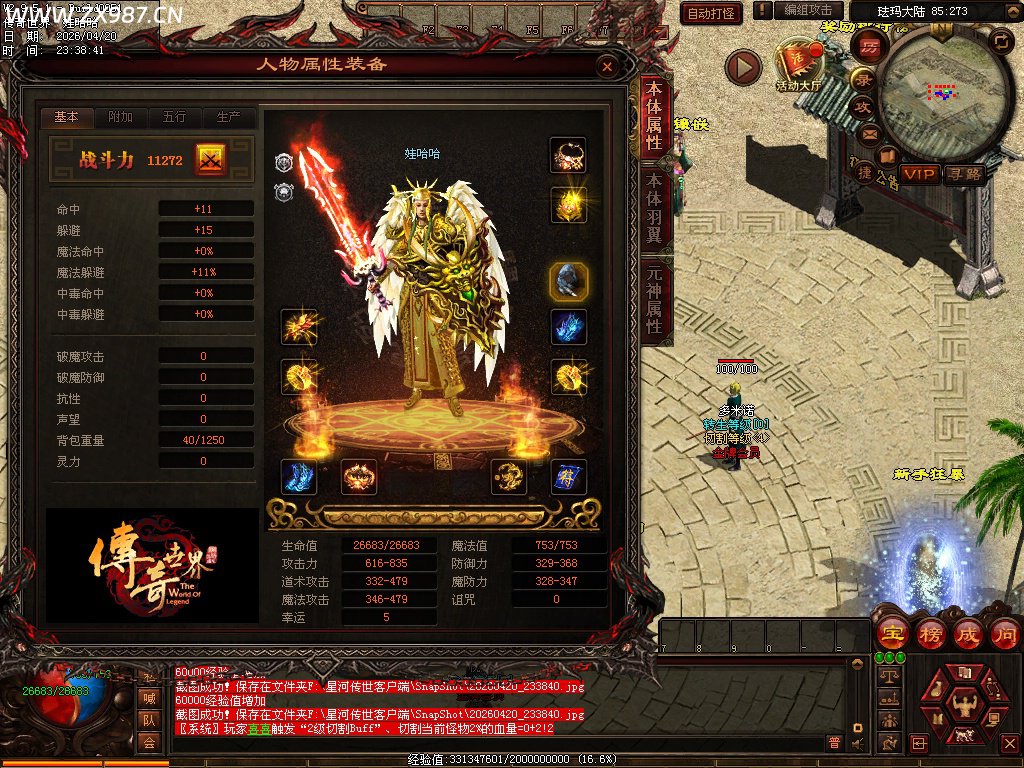Image resolution: width=1024 pixels, height=768 pixels.
Task: Open the 五行 tab
Action: 174,117
